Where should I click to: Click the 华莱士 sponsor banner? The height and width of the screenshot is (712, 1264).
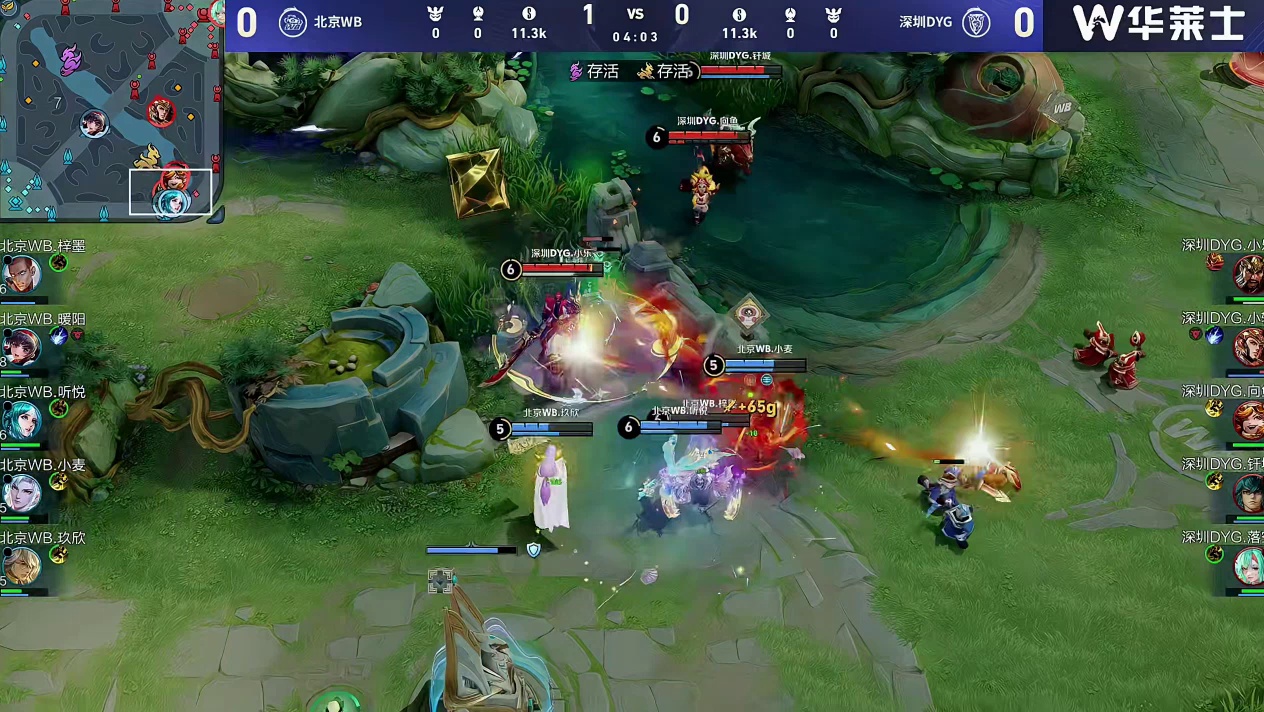tap(1158, 24)
